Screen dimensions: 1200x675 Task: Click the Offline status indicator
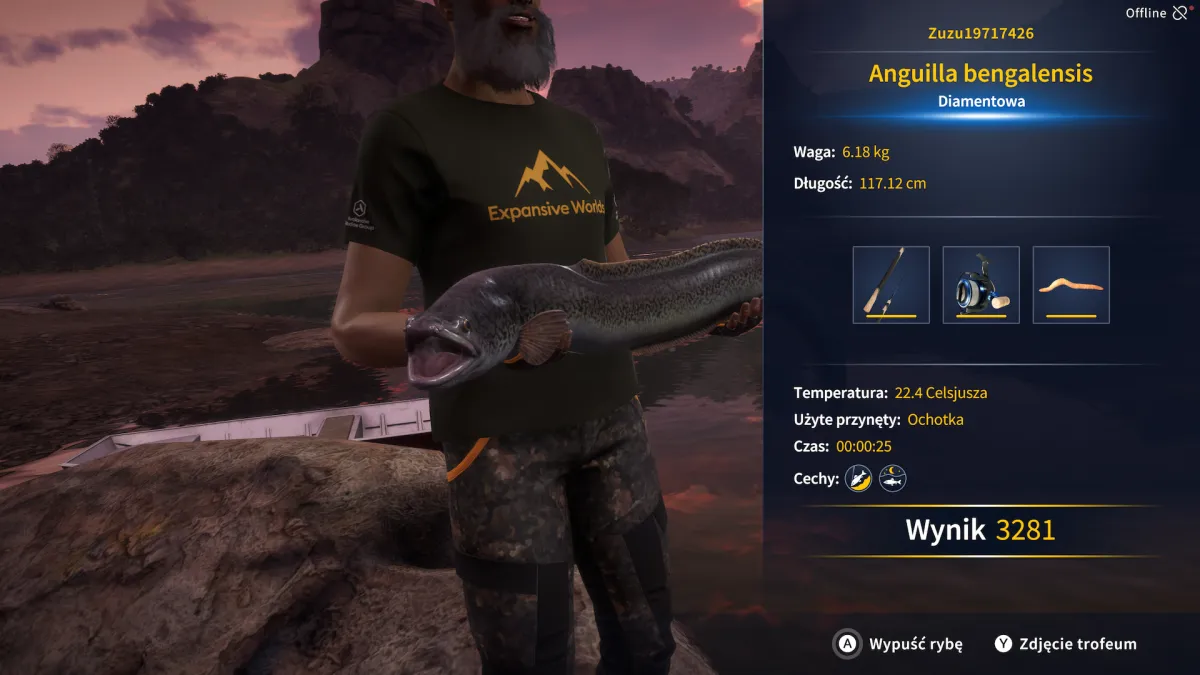pos(1156,13)
